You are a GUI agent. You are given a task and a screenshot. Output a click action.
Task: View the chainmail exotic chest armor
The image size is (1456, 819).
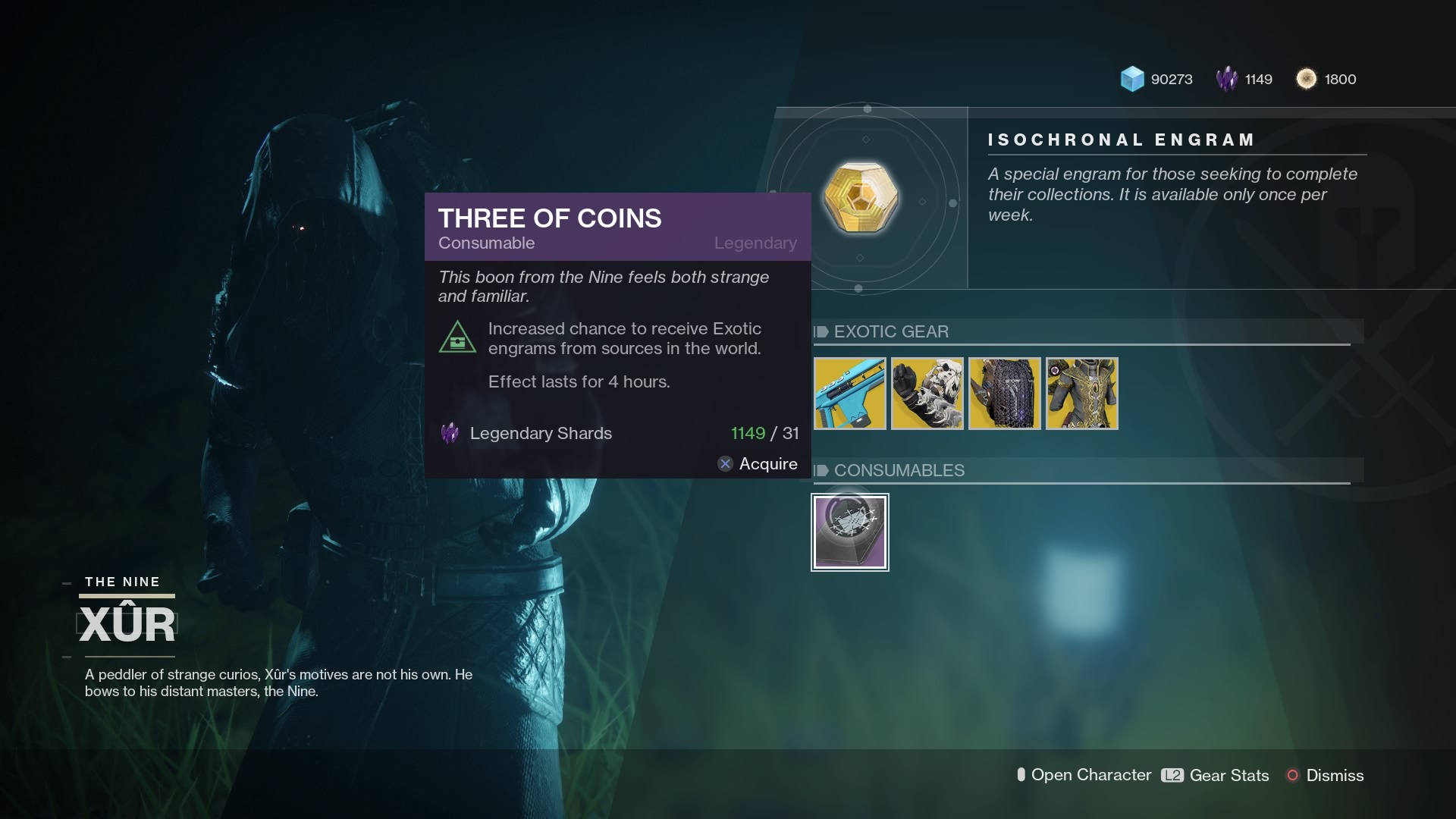1004,393
